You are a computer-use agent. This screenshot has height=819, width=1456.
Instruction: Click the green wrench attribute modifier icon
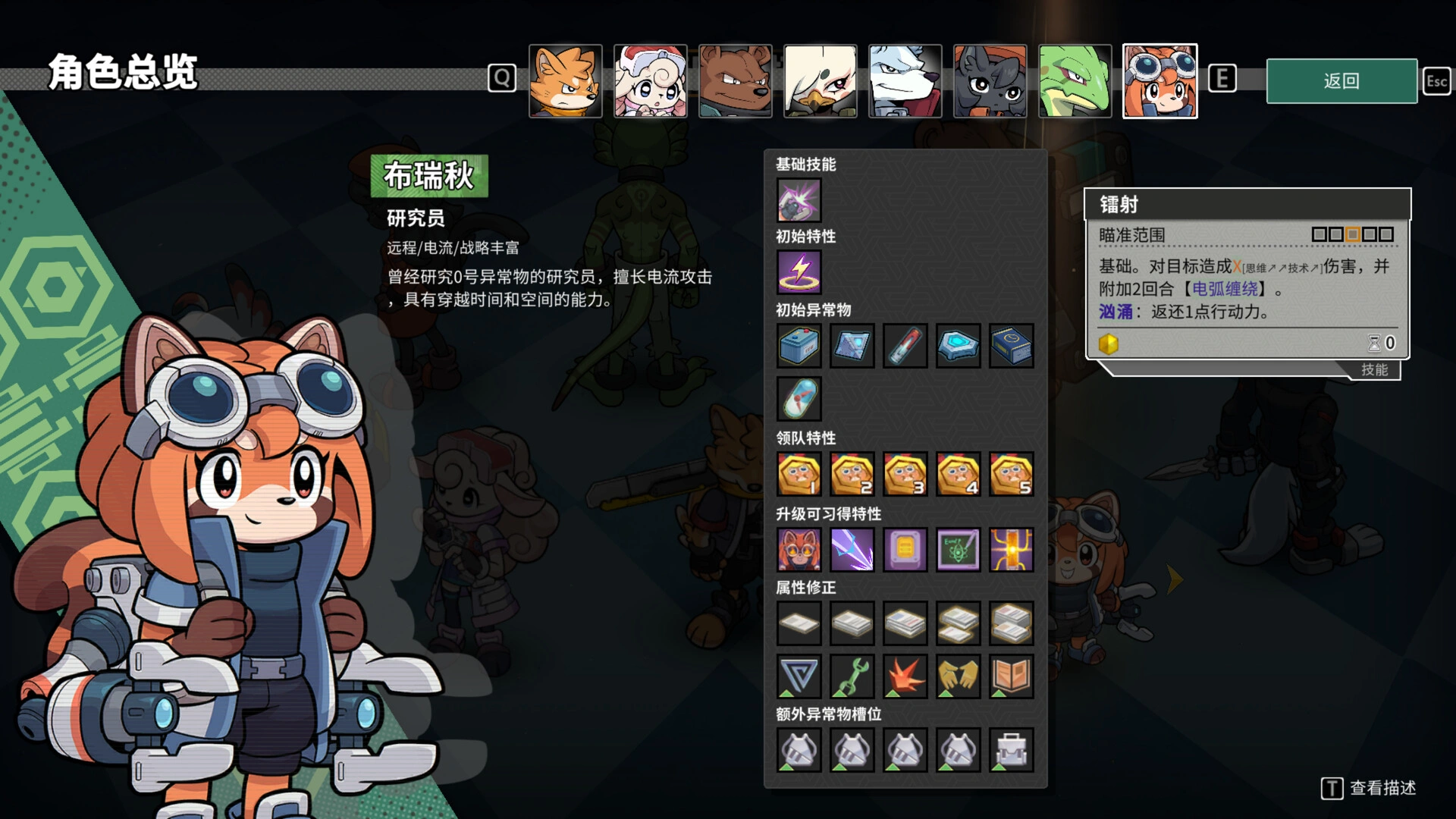851,676
